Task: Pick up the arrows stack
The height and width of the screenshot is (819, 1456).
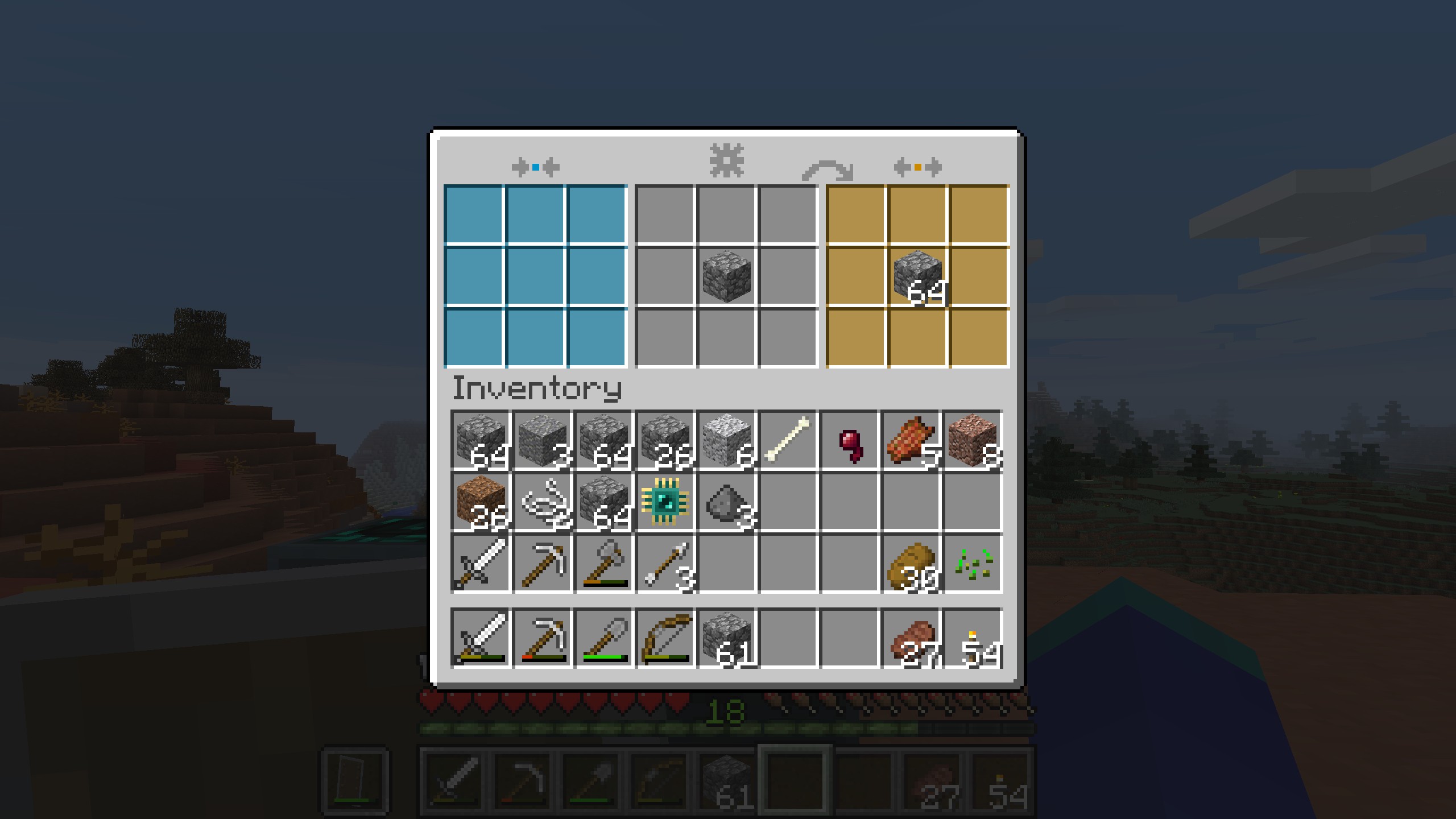Action: coord(665,564)
